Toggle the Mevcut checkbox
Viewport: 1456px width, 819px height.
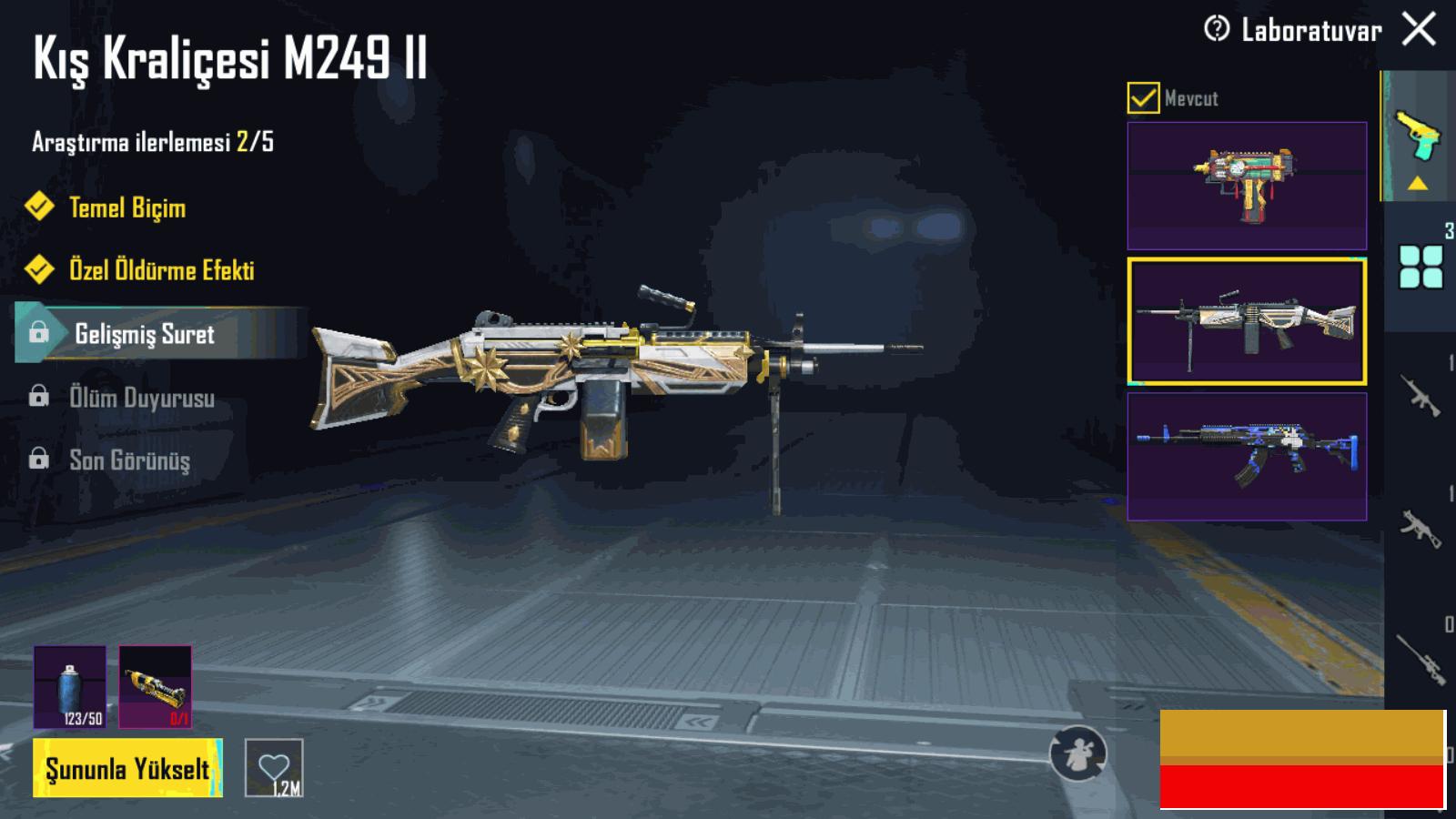(x=1143, y=97)
